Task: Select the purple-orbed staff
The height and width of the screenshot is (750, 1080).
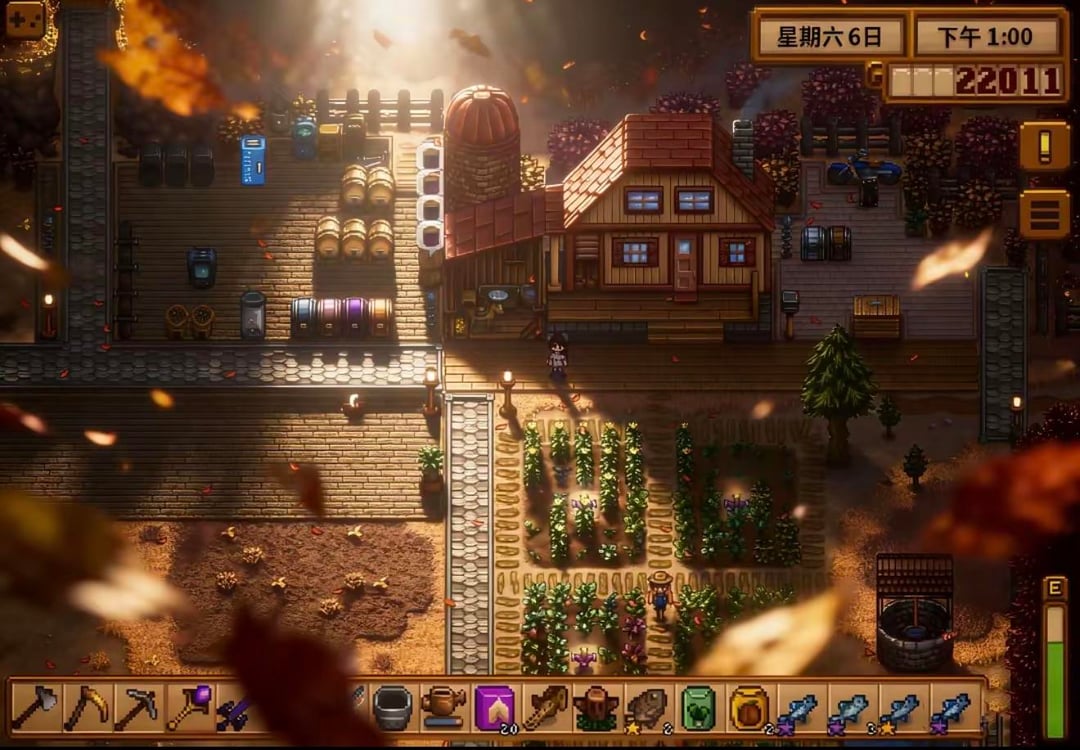Action: 189,706
